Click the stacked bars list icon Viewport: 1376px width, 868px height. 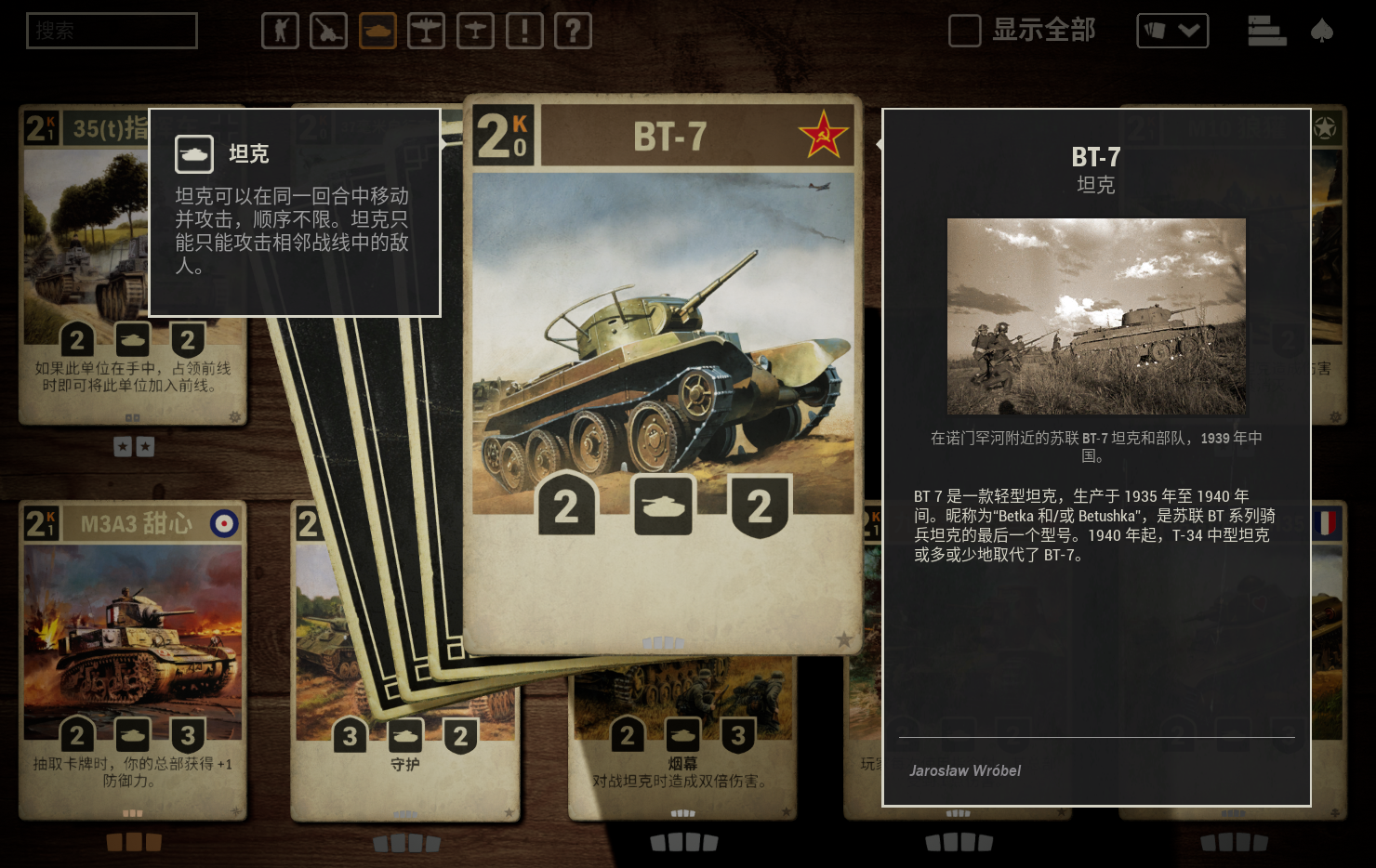click(x=1266, y=31)
